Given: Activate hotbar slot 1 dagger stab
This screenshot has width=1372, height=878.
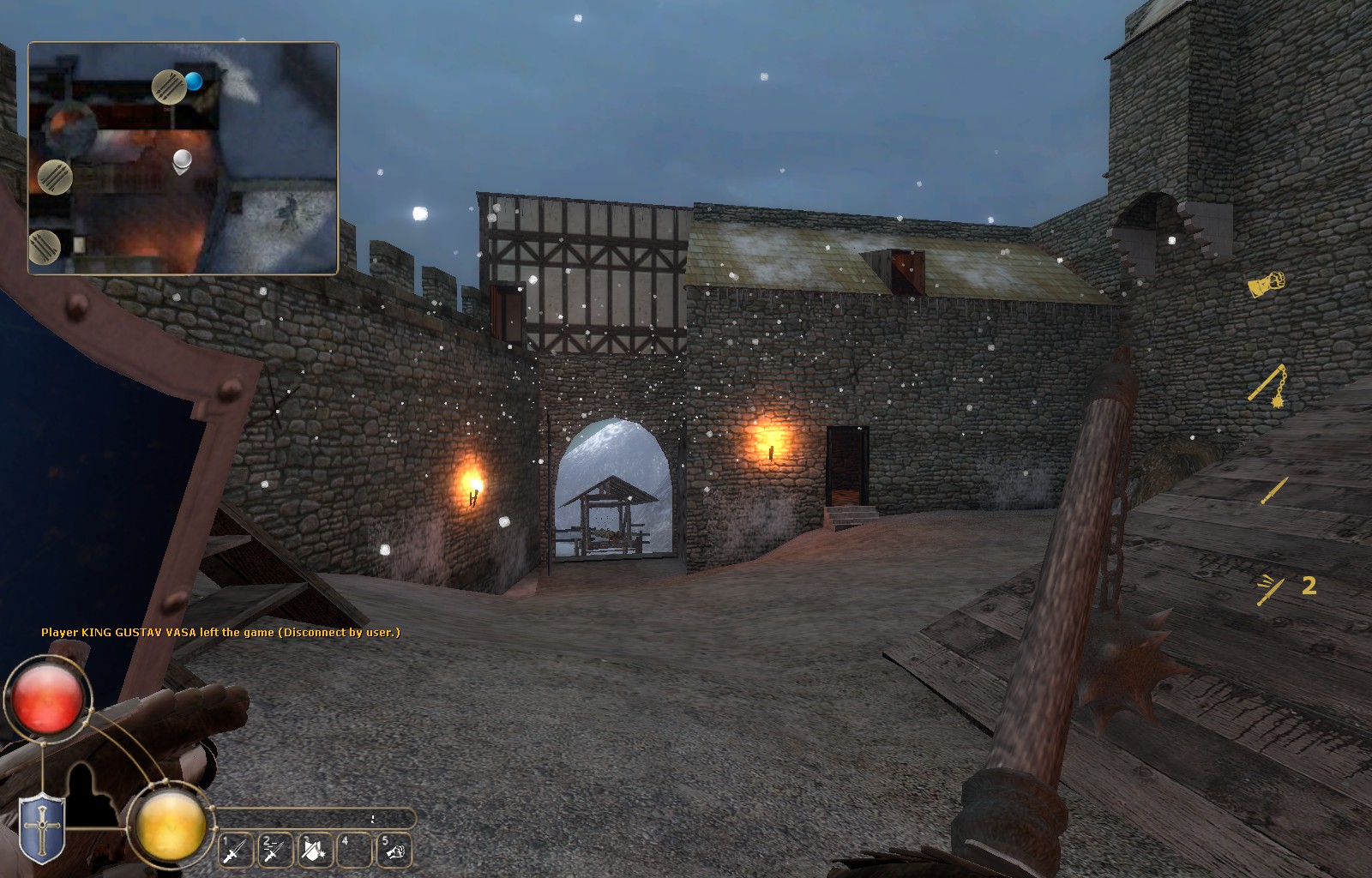Looking at the screenshot, I should tap(235, 851).
